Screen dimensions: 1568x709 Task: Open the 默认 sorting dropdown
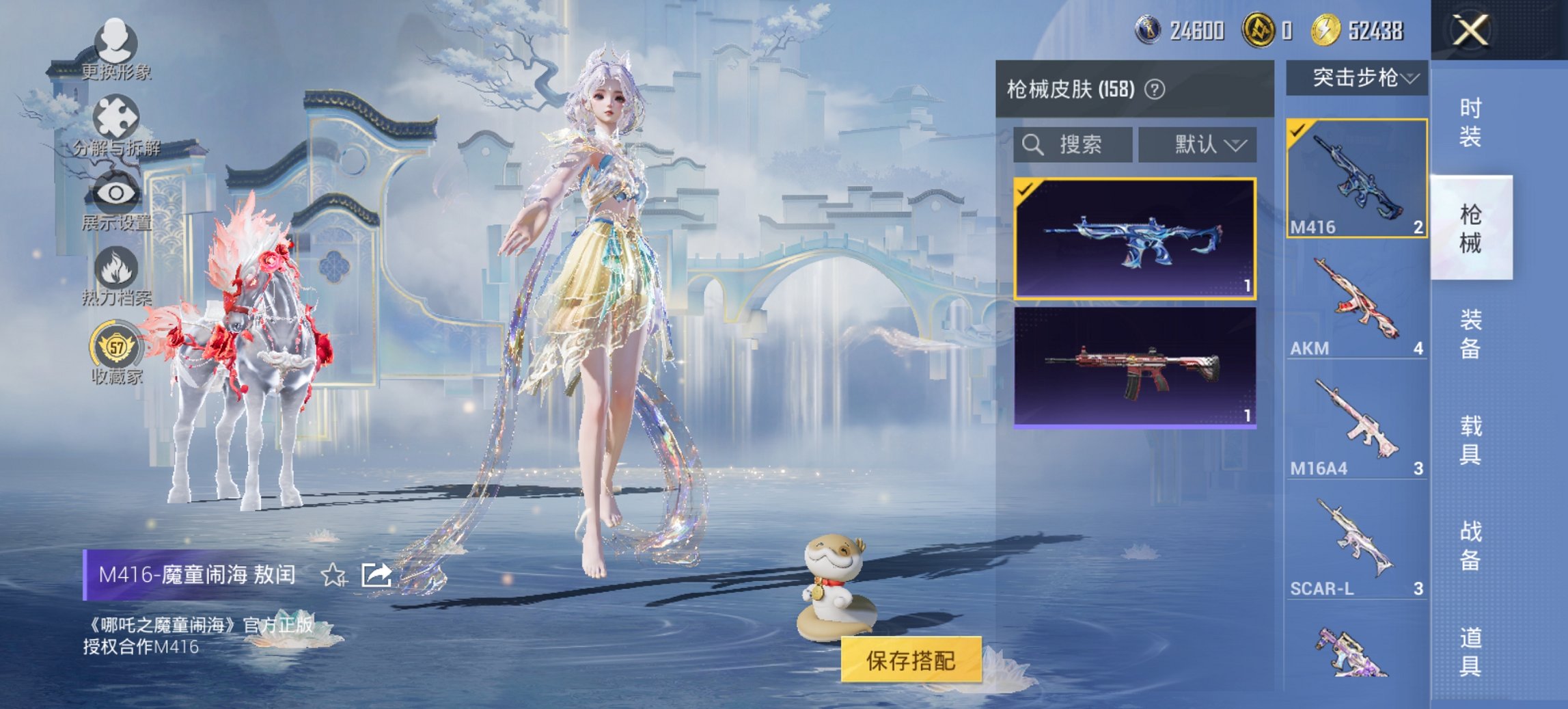(x=1198, y=144)
